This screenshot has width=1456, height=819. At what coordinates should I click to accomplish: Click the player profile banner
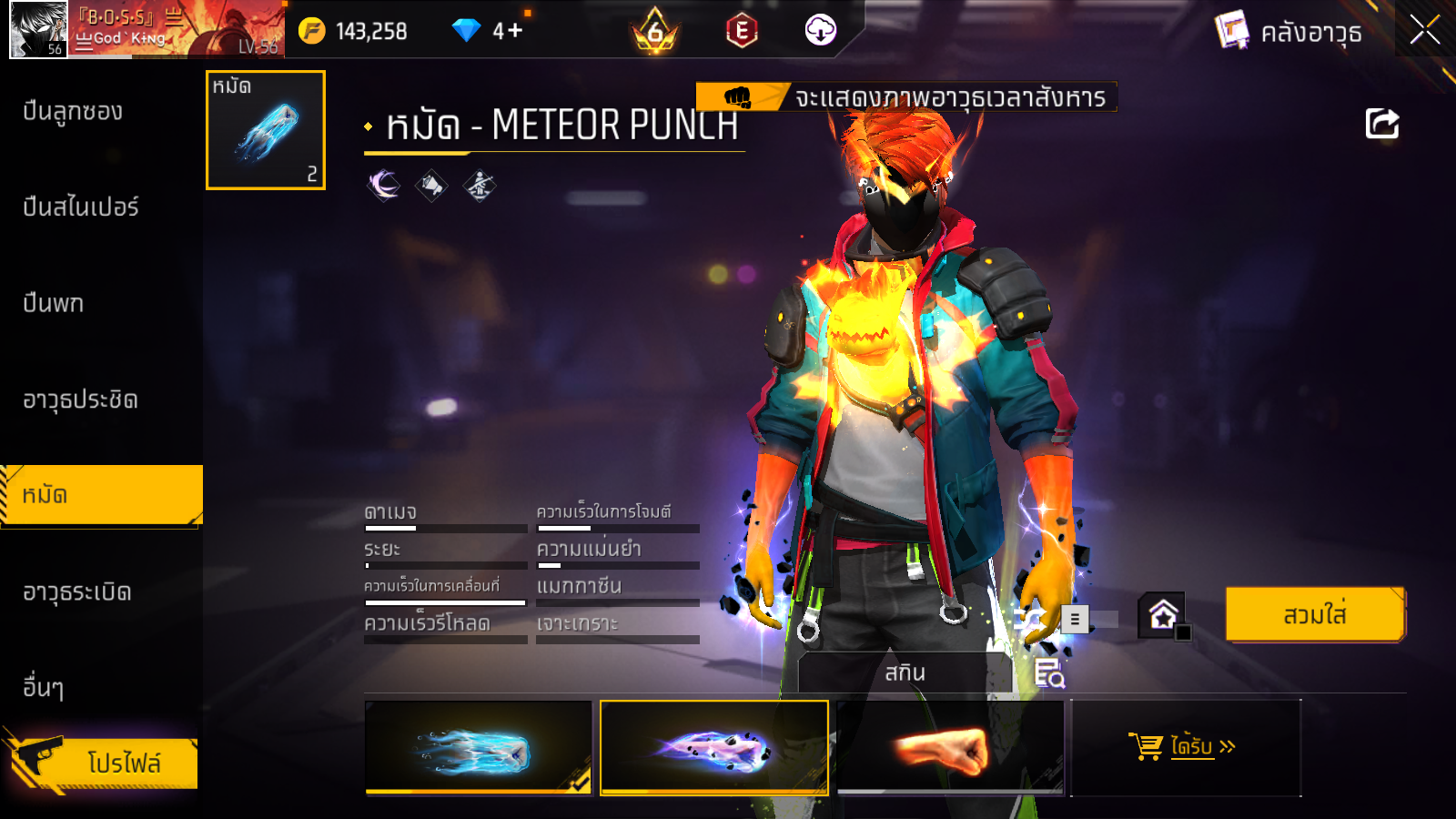pos(146,30)
